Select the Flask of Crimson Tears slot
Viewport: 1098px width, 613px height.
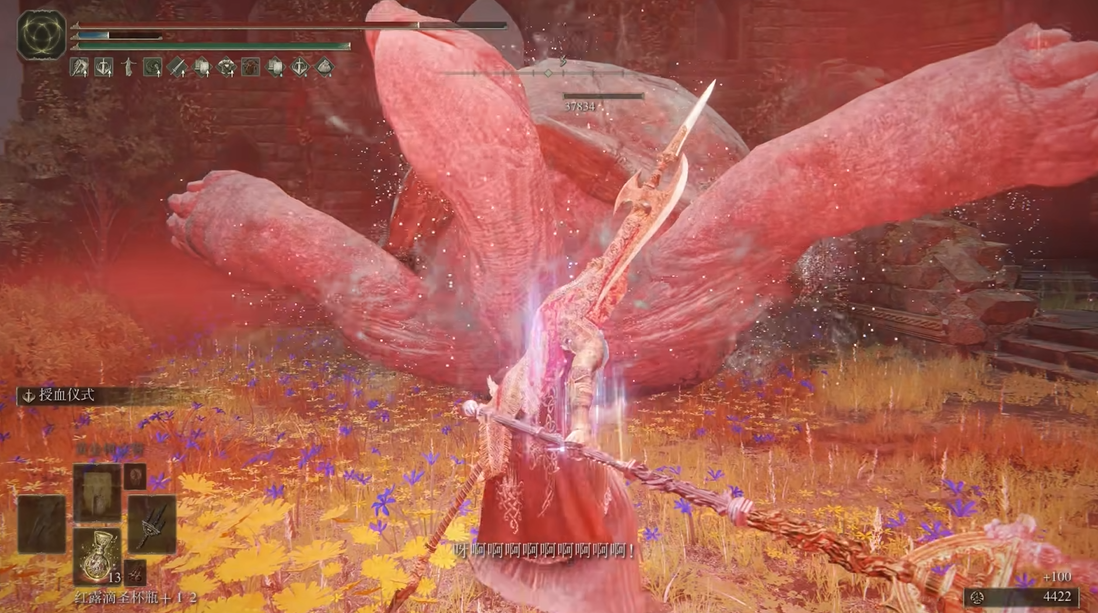pos(97,556)
